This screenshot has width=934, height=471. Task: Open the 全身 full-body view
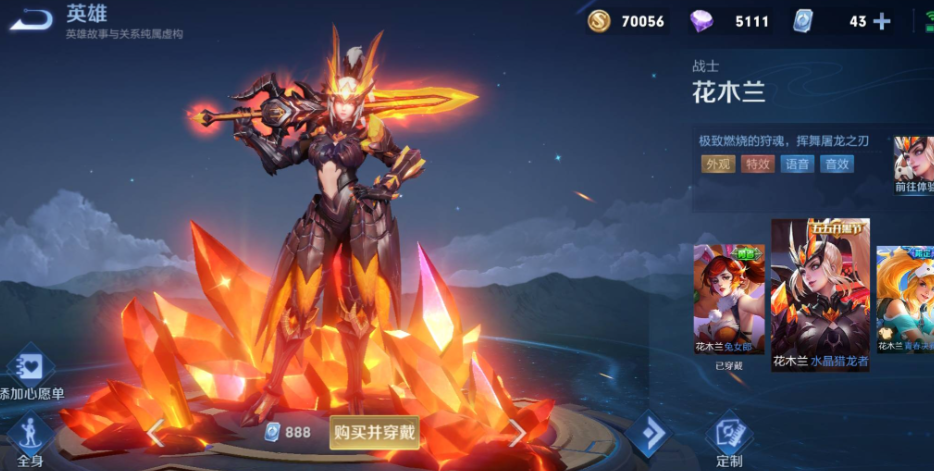(29, 437)
